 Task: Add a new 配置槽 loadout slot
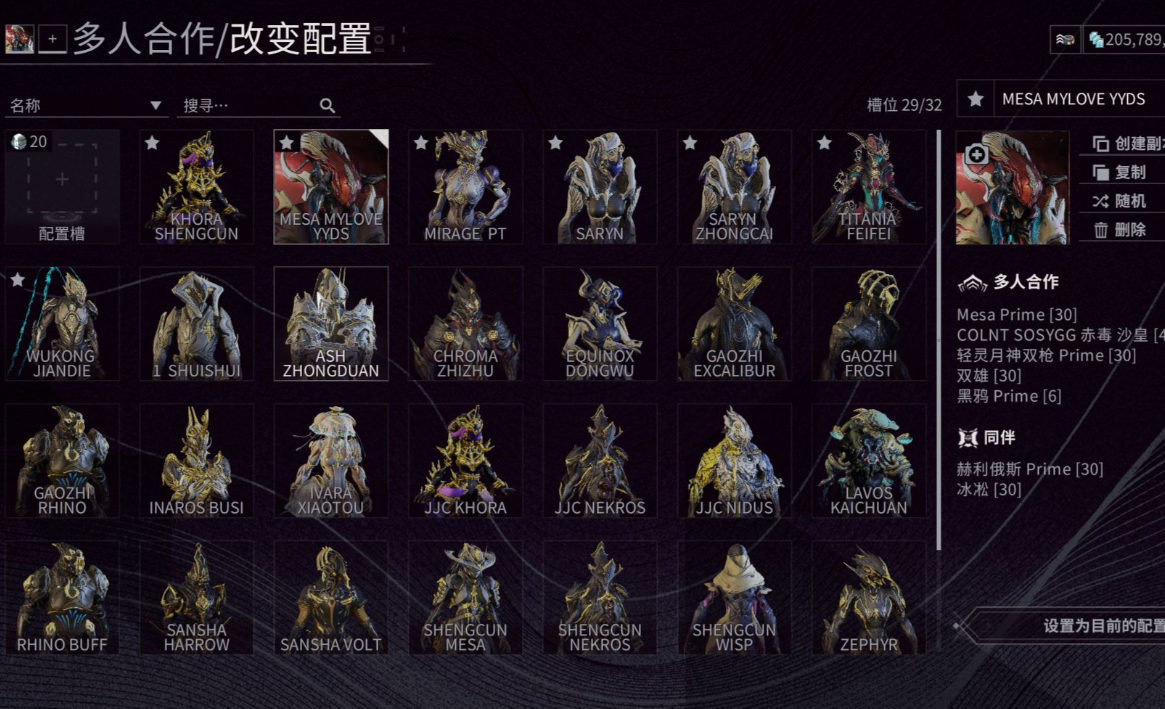pyautogui.click(x=62, y=187)
